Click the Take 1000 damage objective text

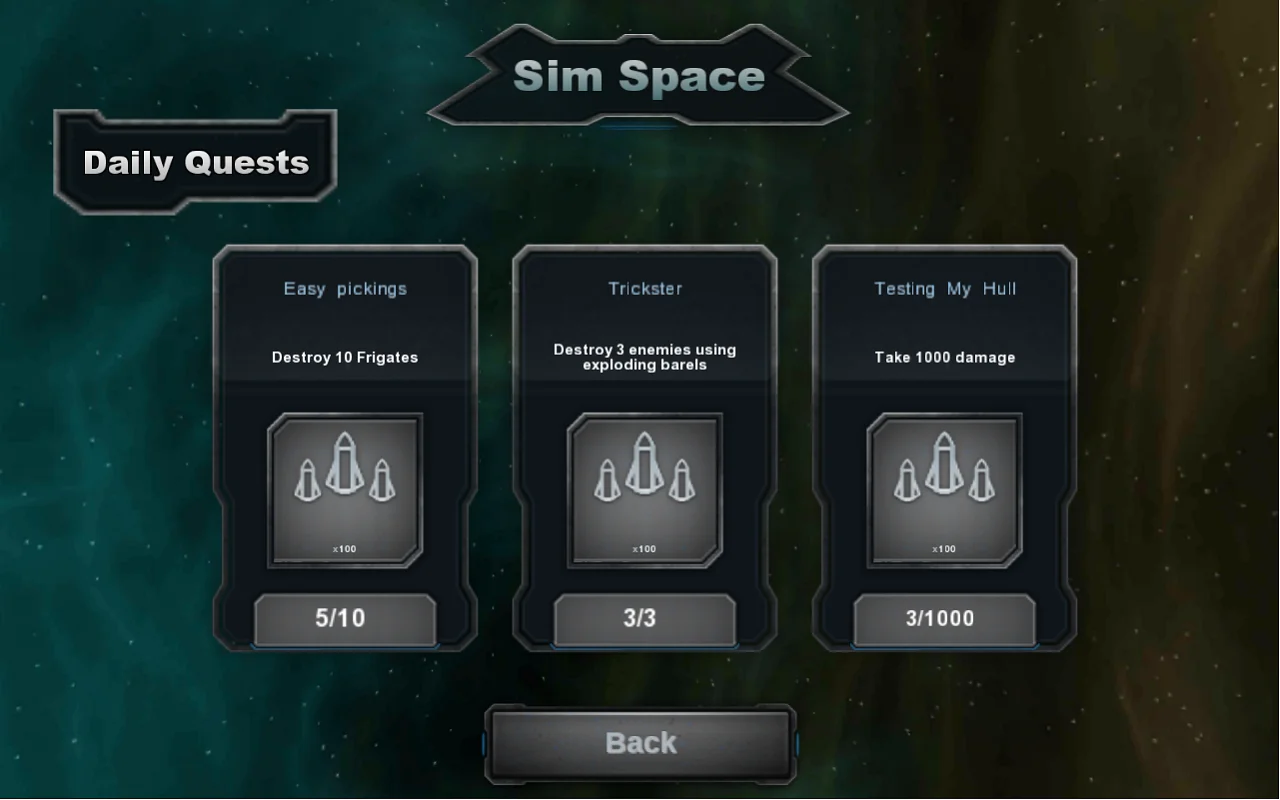pyautogui.click(x=943, y=357)
